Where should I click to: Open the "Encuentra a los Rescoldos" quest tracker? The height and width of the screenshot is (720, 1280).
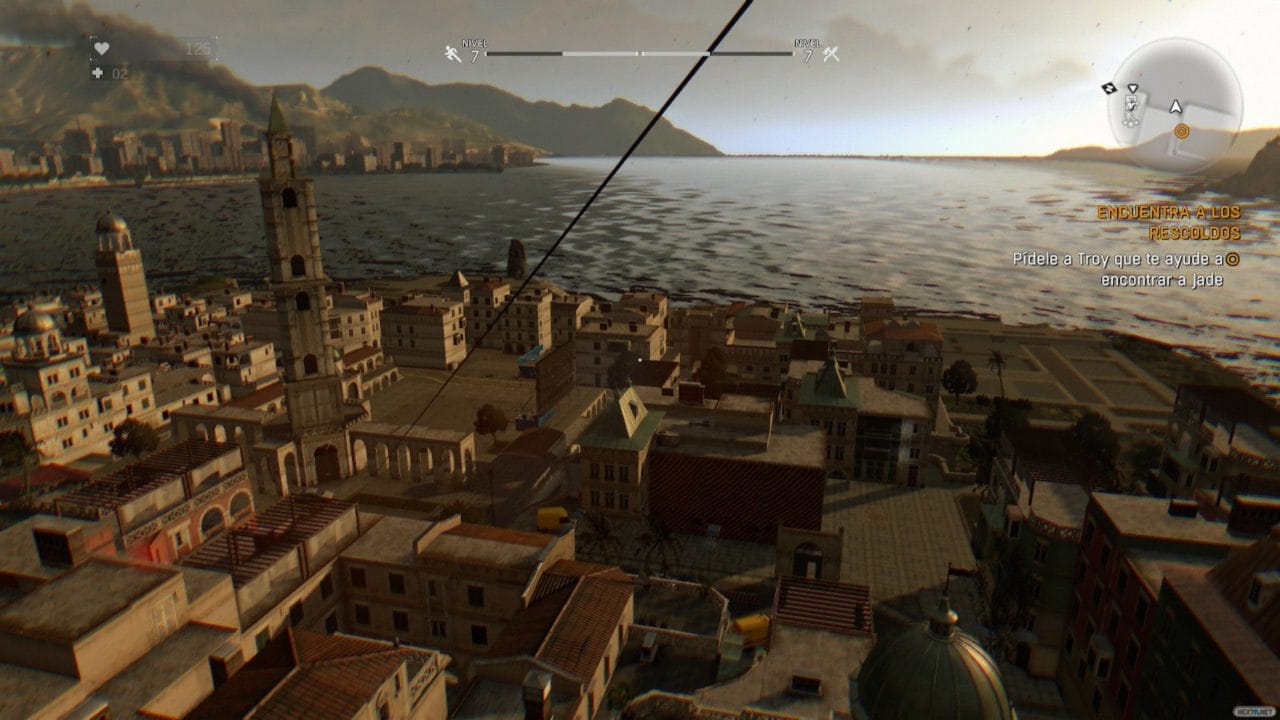1168,222
